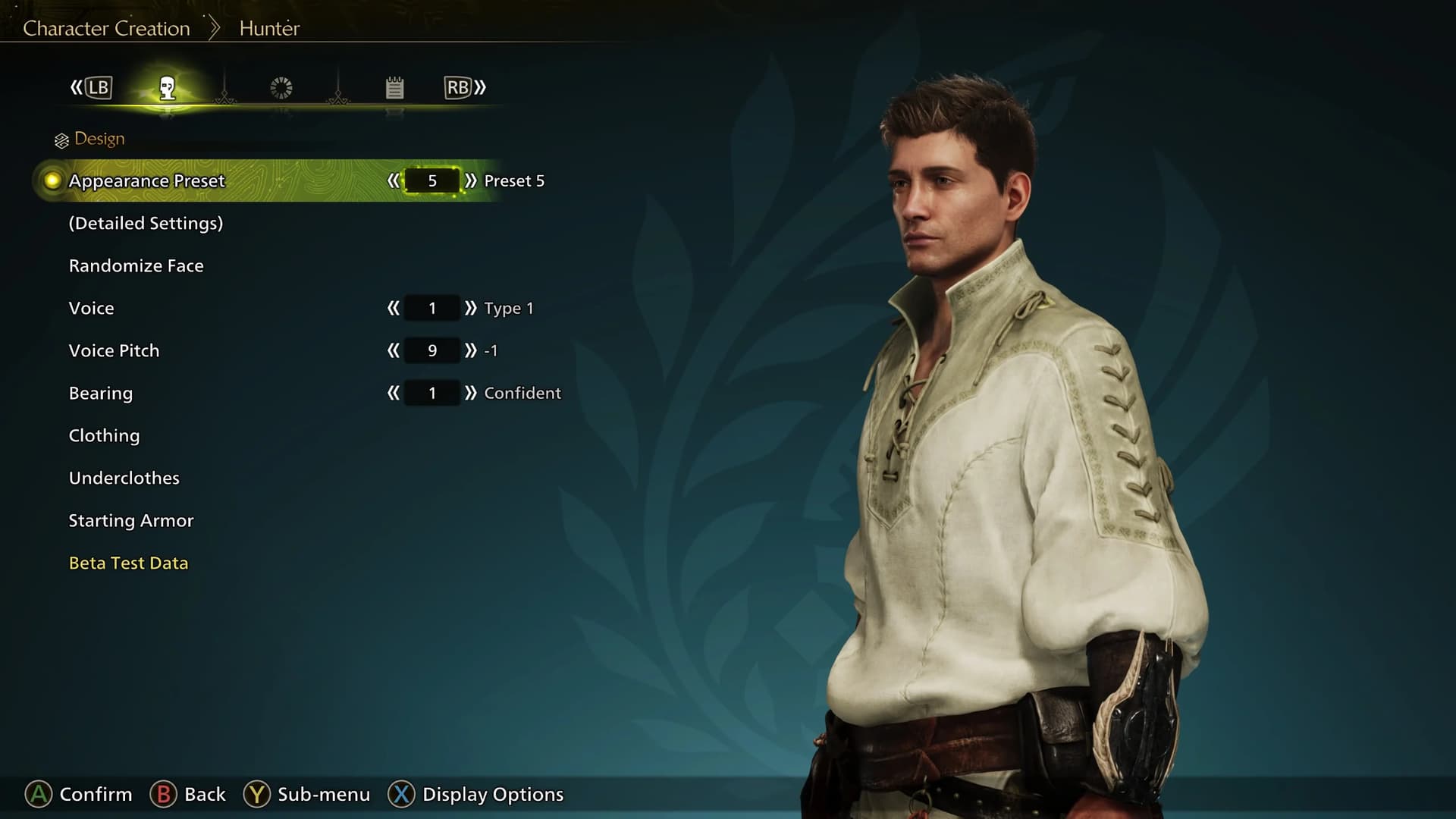1456x819 pixels.
Task: Click the LB previous-category icon
Action: pyautogui.click(x=96, y=87)
